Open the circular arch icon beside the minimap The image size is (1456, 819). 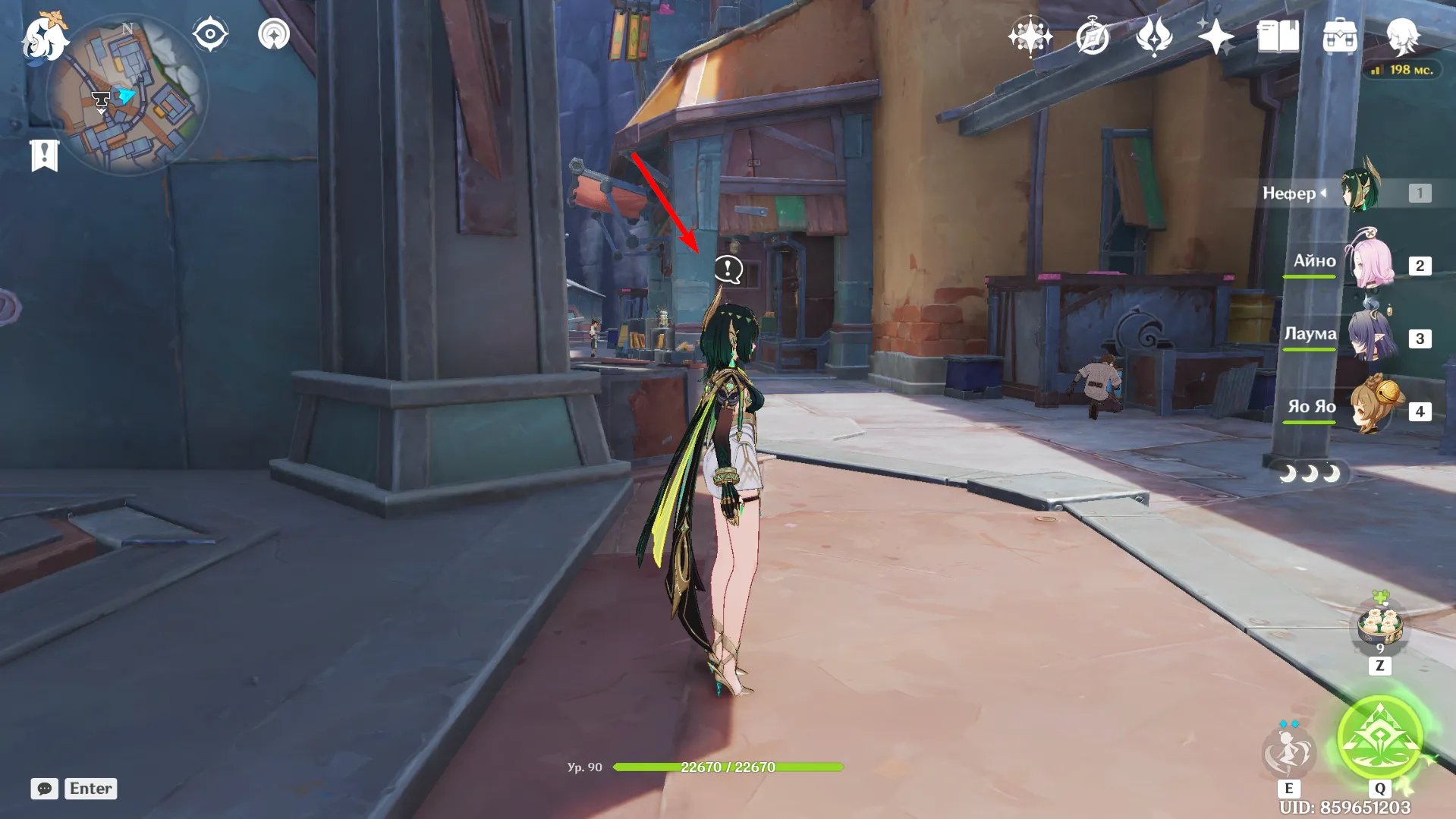274,34
